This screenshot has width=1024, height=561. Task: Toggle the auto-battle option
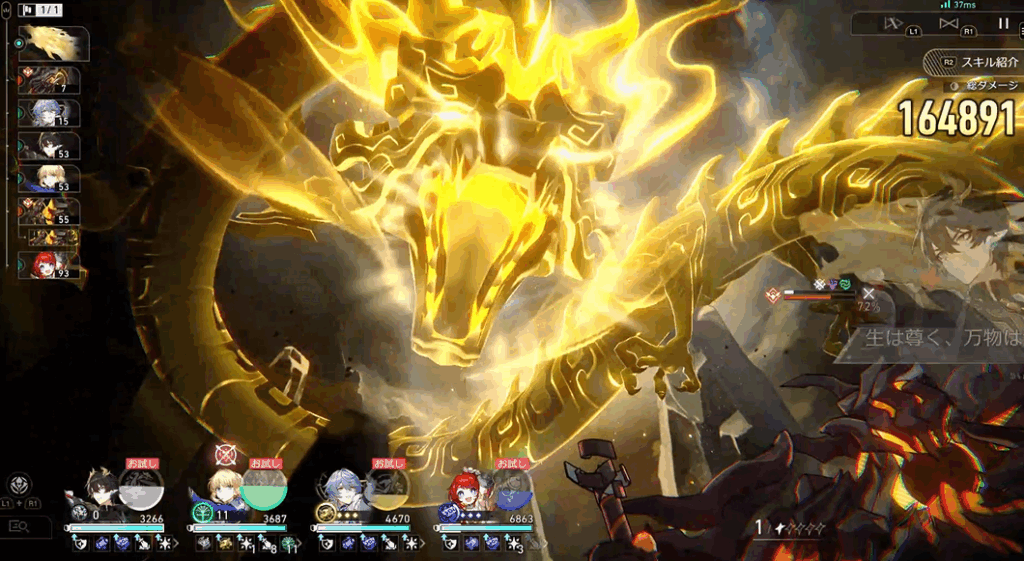(x=892, y=23)
